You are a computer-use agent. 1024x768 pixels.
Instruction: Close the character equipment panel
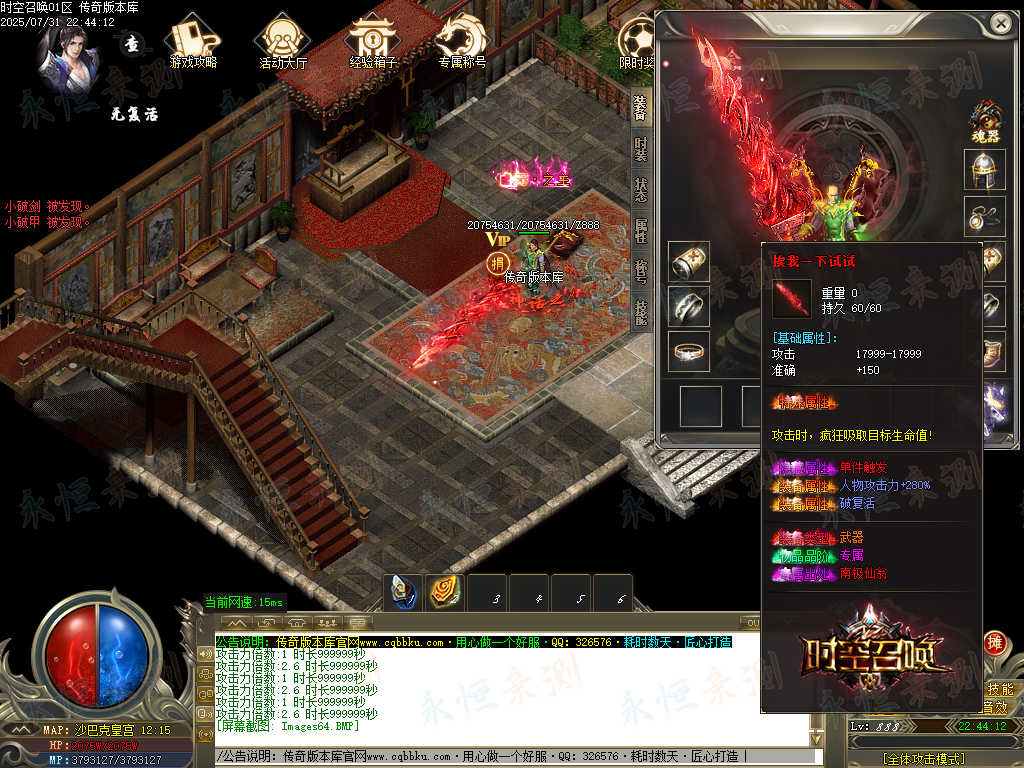999,23
